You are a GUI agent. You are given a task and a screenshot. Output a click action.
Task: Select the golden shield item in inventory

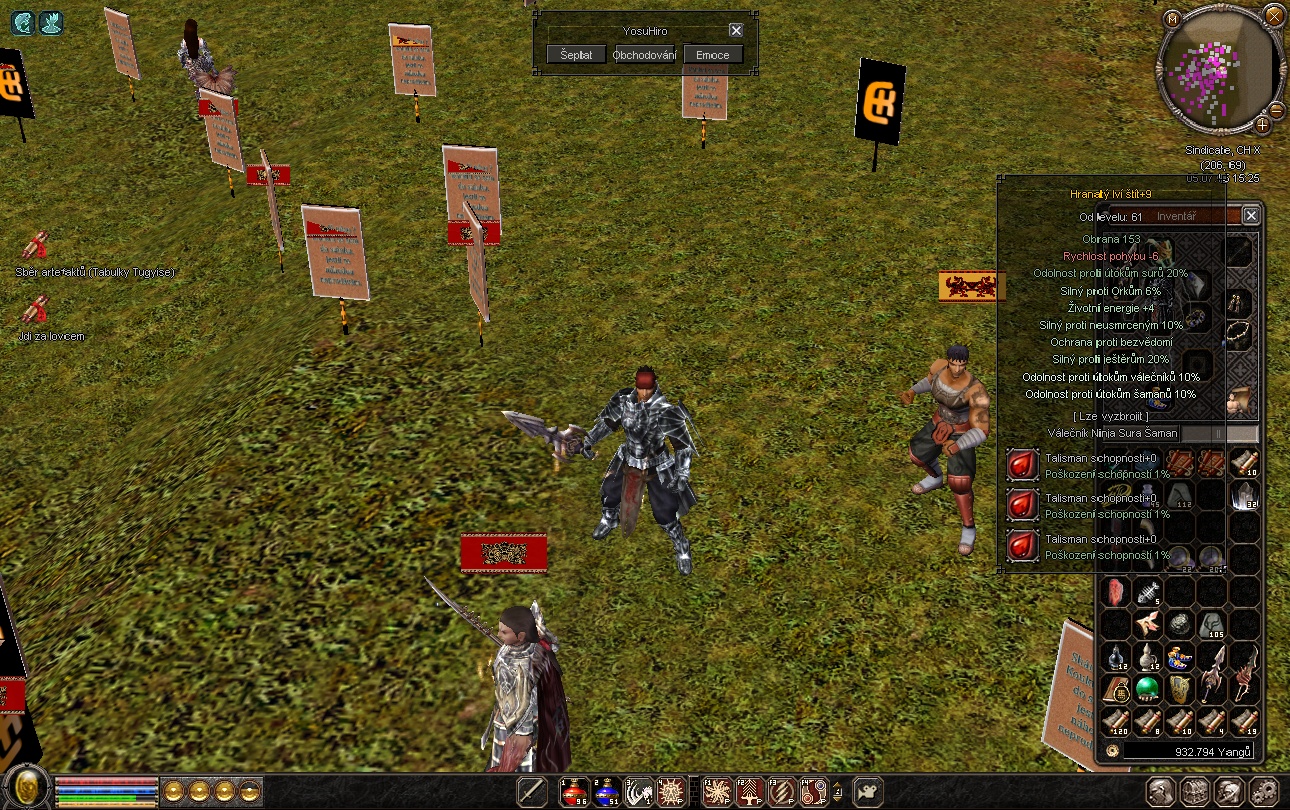(x=1180, y=689)
